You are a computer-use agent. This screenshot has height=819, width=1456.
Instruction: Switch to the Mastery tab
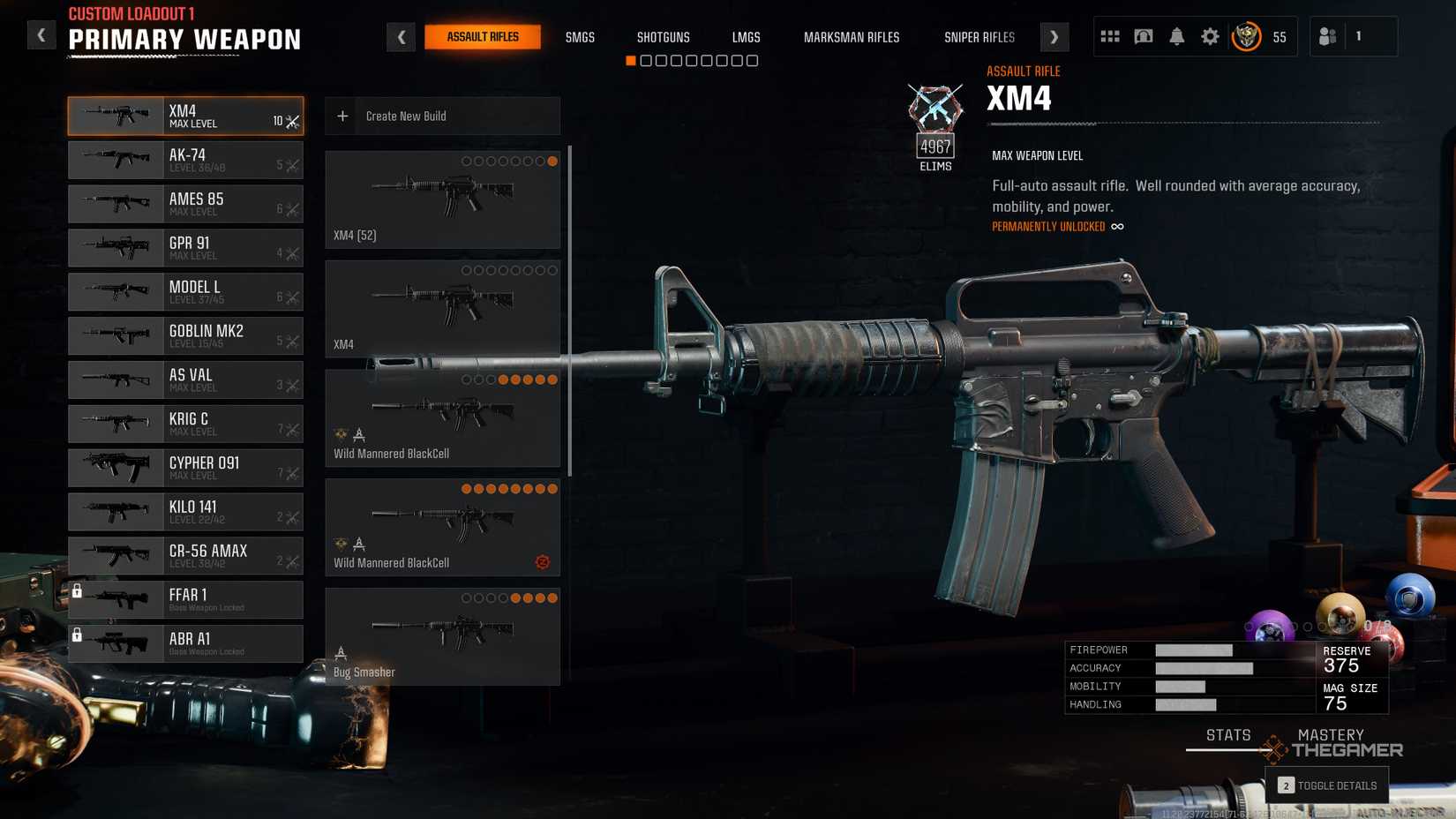coord(1330,735)
